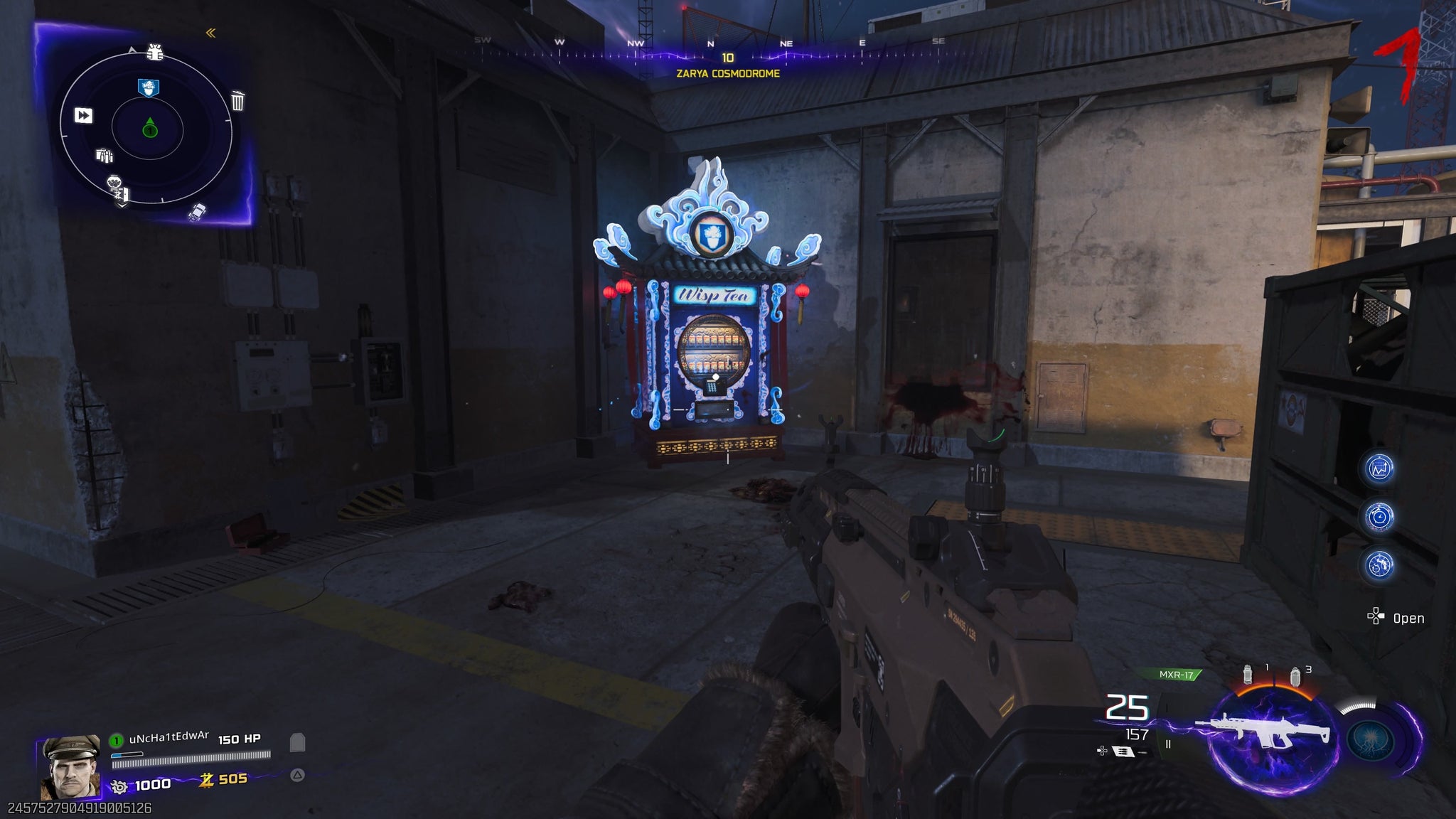This screenshot has width=1456, height=819.
Task: Click the pistol-and-timer augment icon
Action: (1379, 565)
